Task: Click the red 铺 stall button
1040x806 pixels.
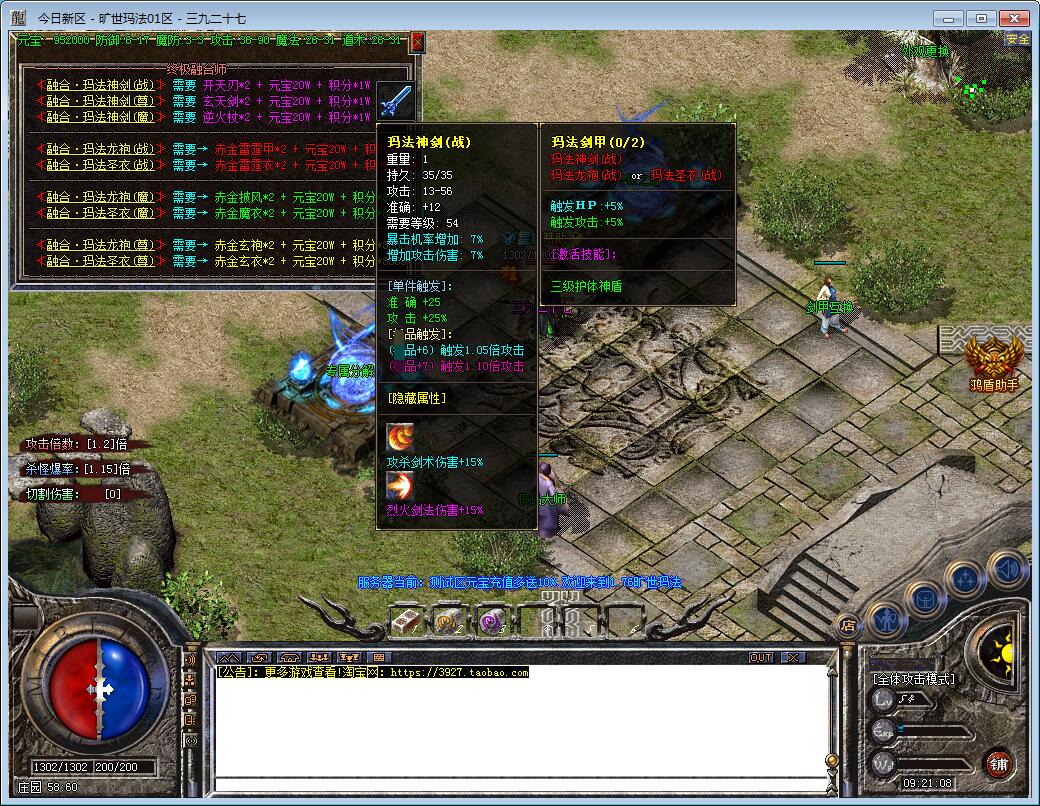Action: 997,765
